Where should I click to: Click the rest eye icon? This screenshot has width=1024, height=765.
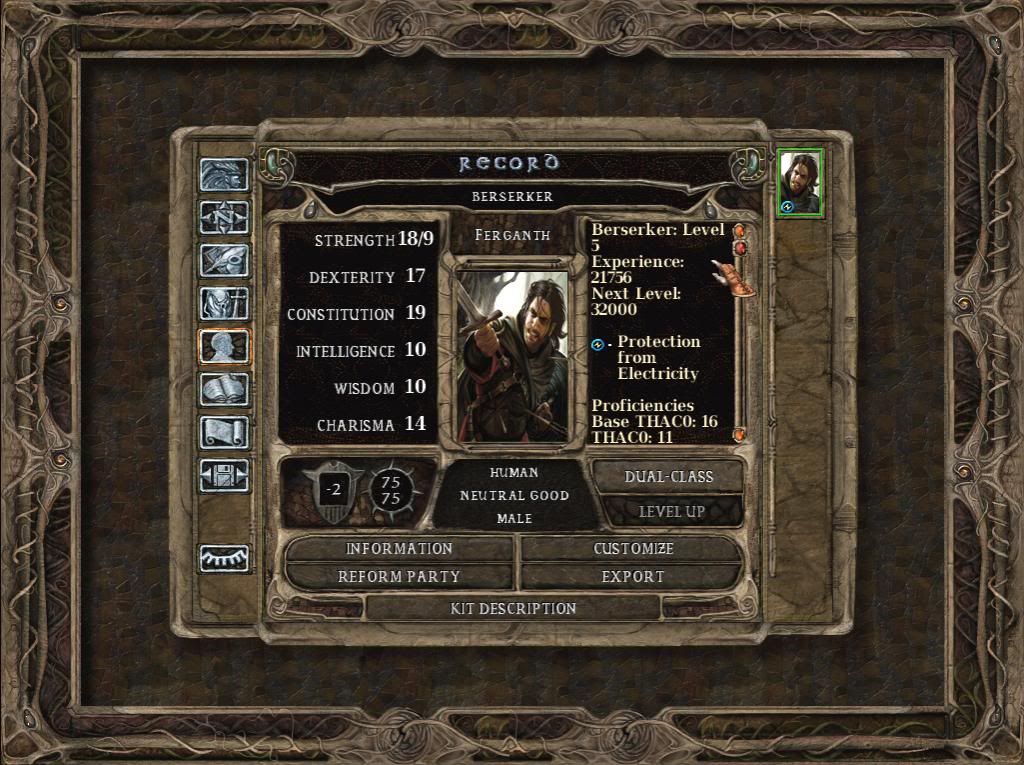(224, 558)
